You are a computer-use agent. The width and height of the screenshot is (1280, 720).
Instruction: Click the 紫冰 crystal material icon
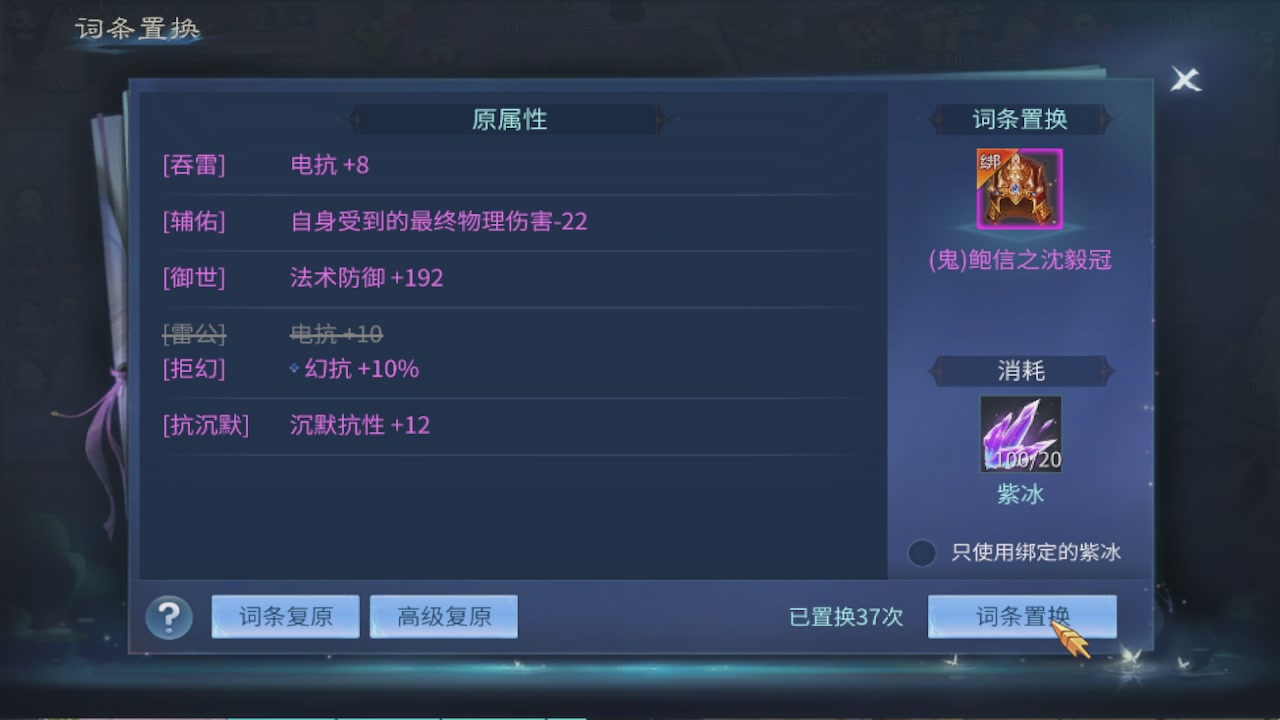(1019, 433)
